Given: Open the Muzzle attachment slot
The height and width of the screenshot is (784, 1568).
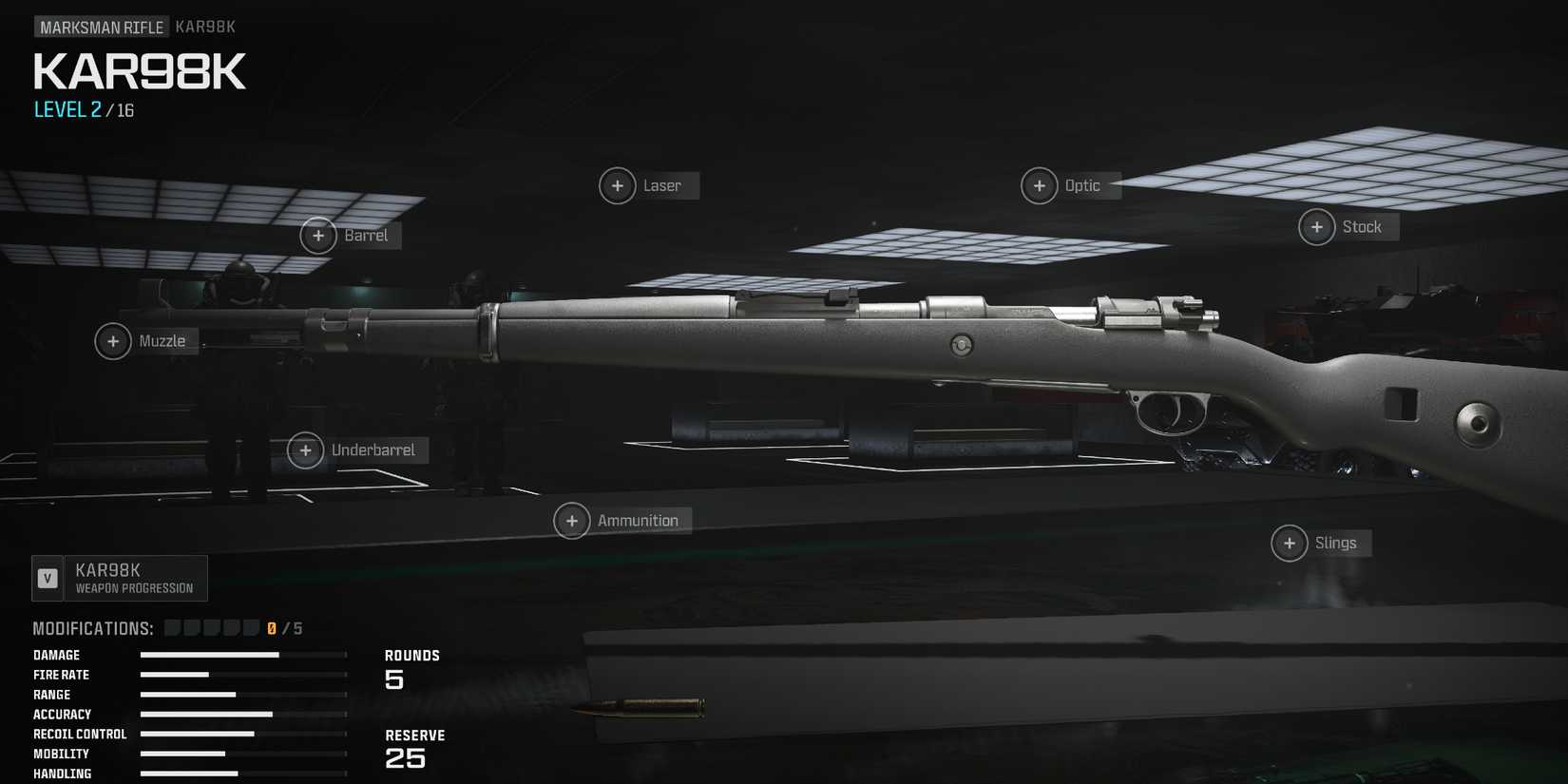Looking at the screenshot, I should [x=113, y=340].
